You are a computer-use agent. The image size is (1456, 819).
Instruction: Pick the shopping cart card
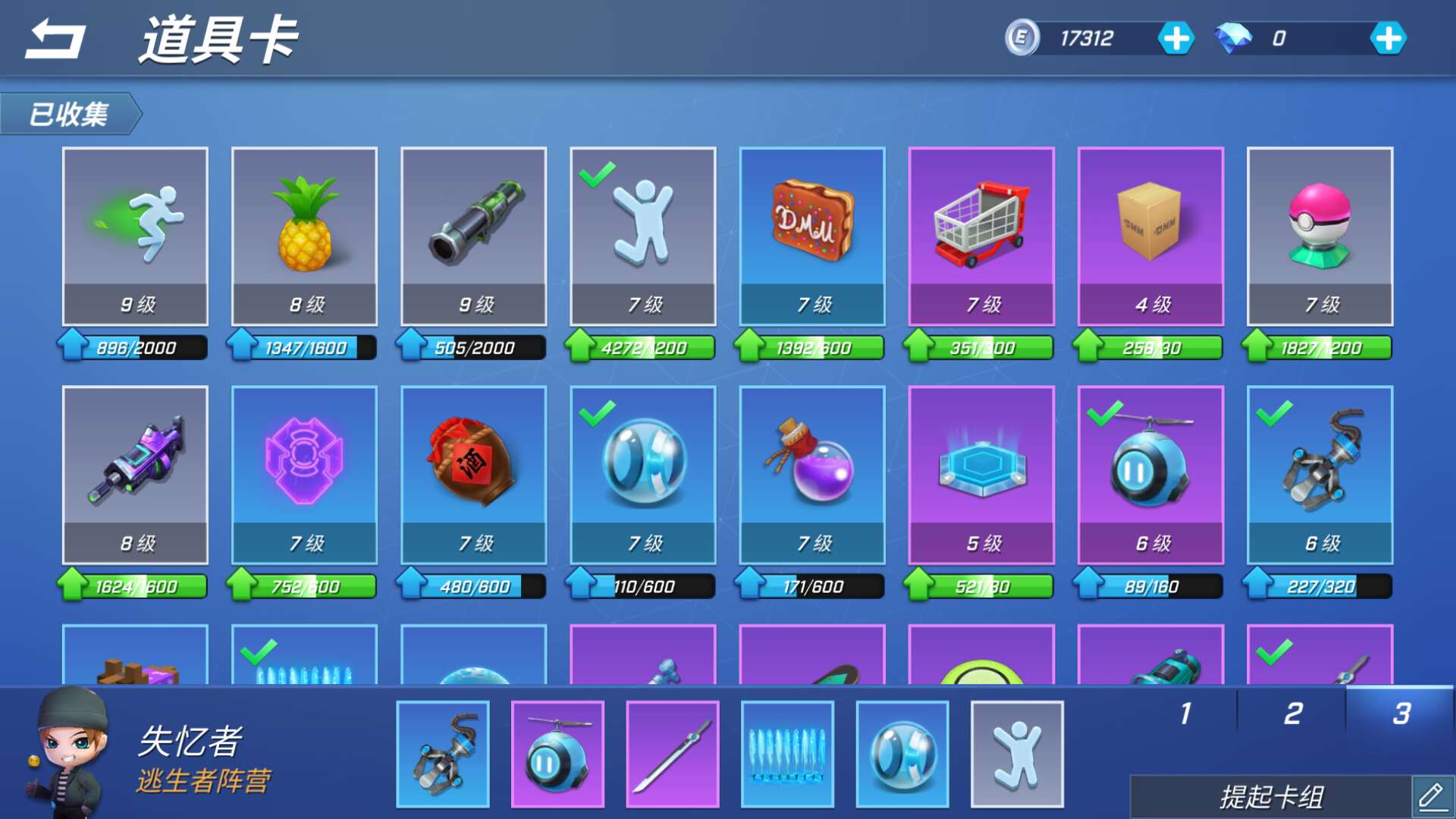click(981, 235)
